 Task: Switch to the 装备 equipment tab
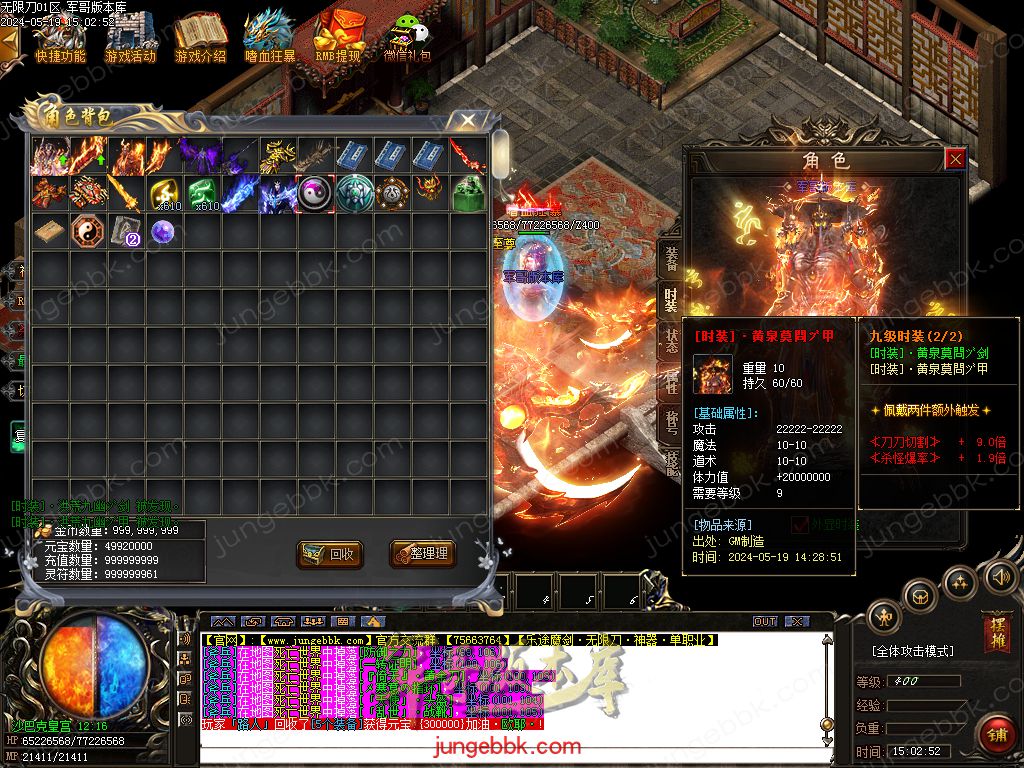click(671, 258)
